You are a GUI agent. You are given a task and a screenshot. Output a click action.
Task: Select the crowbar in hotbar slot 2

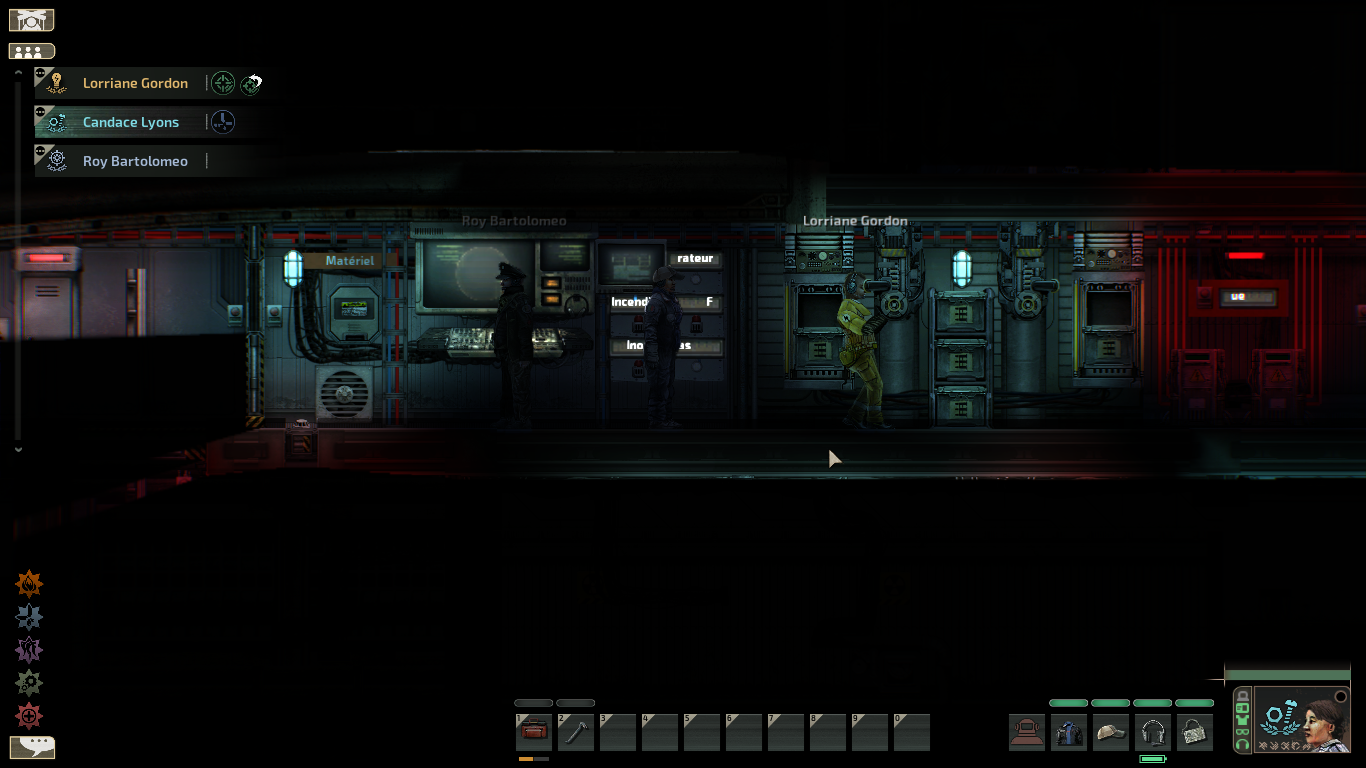576,732
